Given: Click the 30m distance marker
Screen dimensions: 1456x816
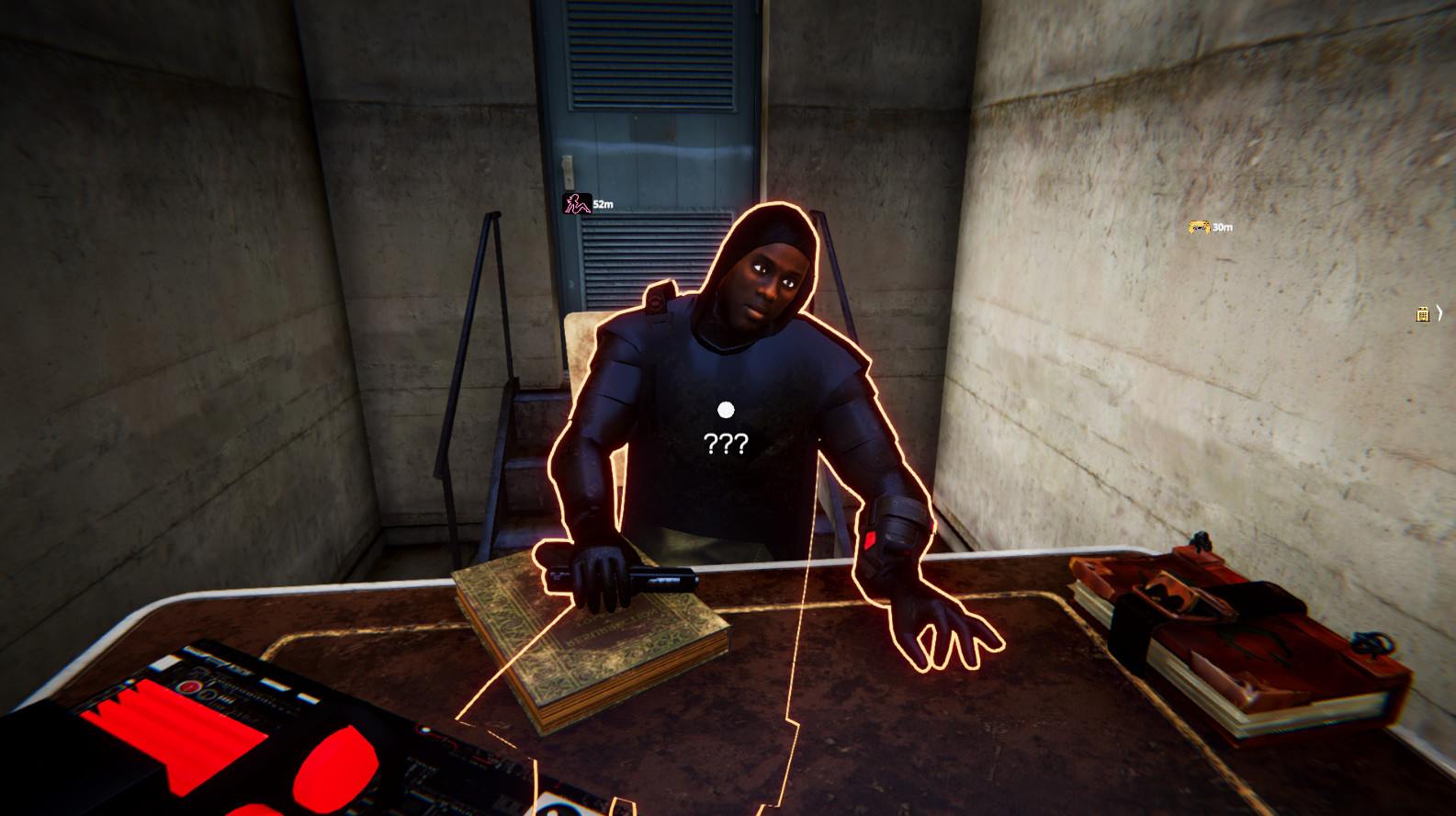Looking at the screenshot, I should coord(1222,227).
